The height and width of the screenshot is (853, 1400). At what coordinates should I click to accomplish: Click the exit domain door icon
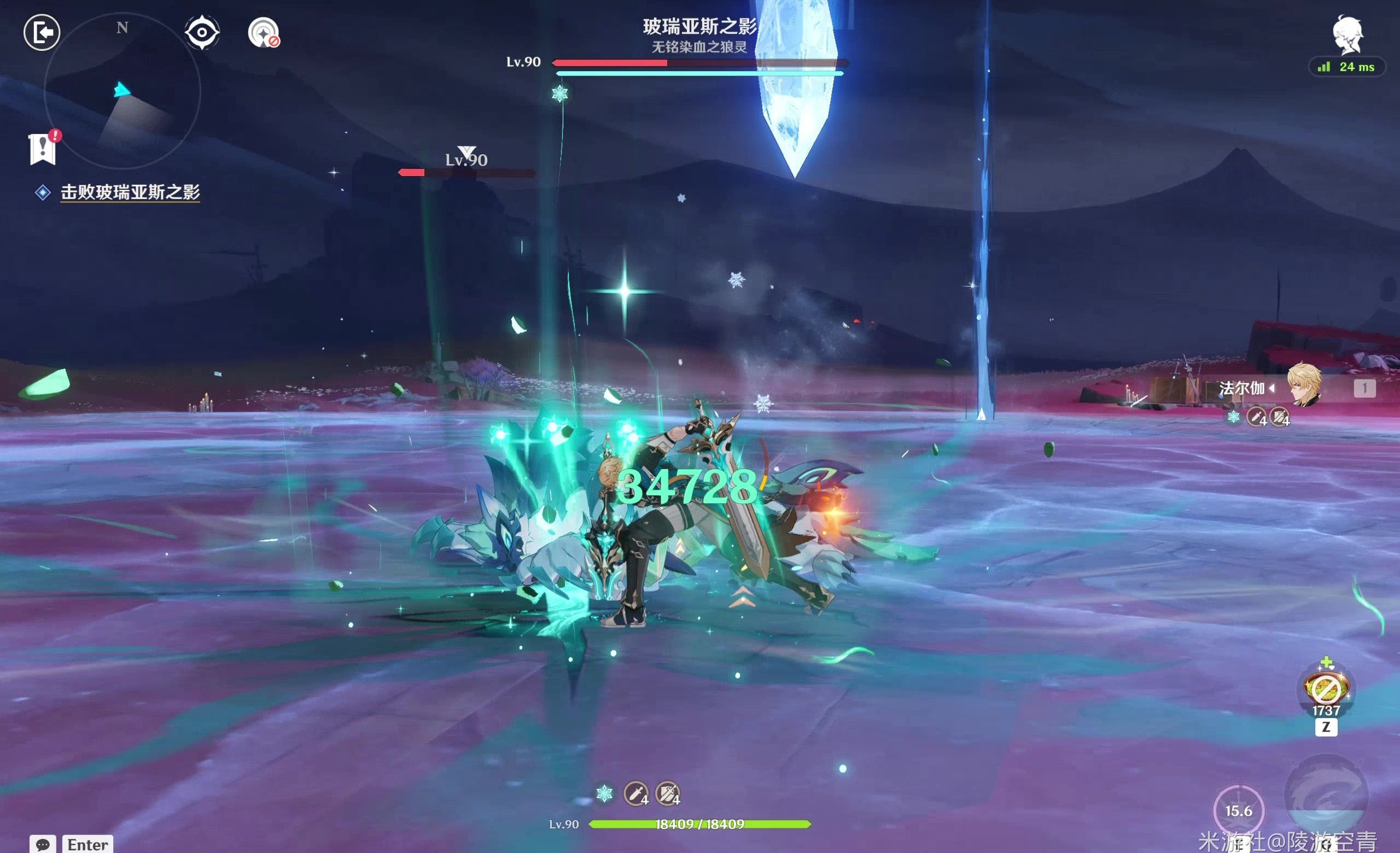click(x=42, y=32)
